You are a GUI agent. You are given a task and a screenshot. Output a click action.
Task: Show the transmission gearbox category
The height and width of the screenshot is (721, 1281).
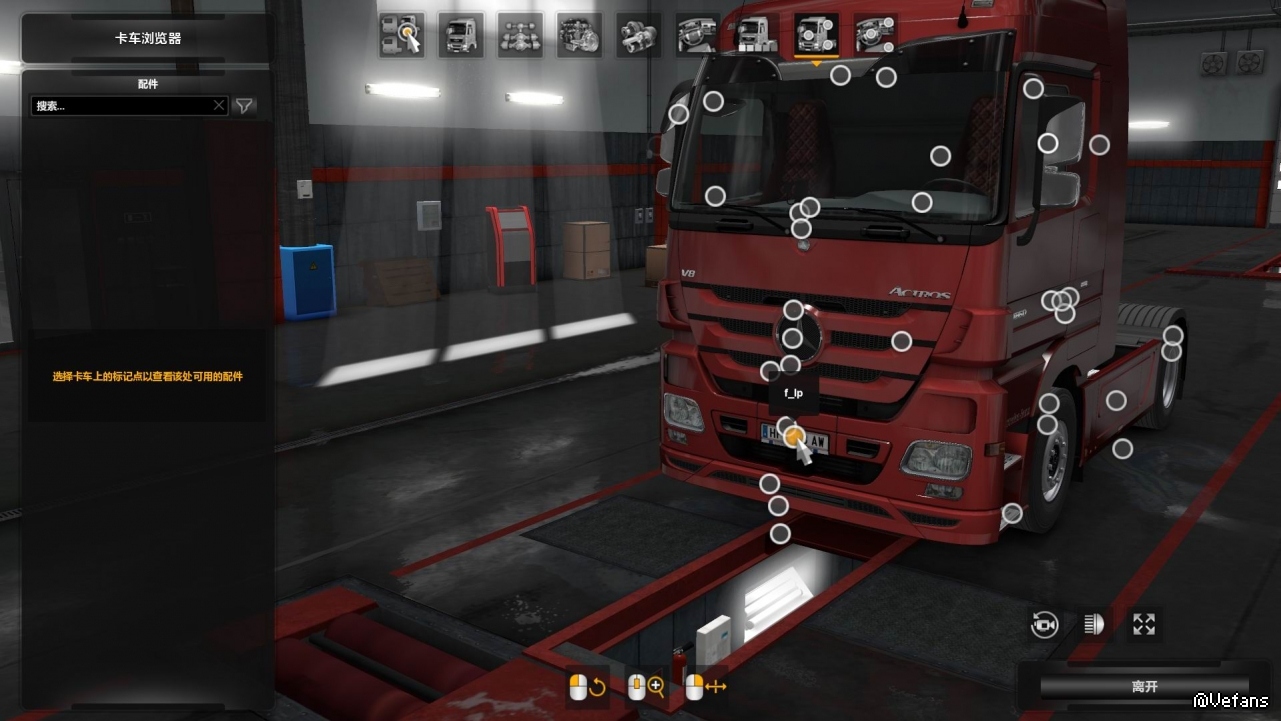638,35
